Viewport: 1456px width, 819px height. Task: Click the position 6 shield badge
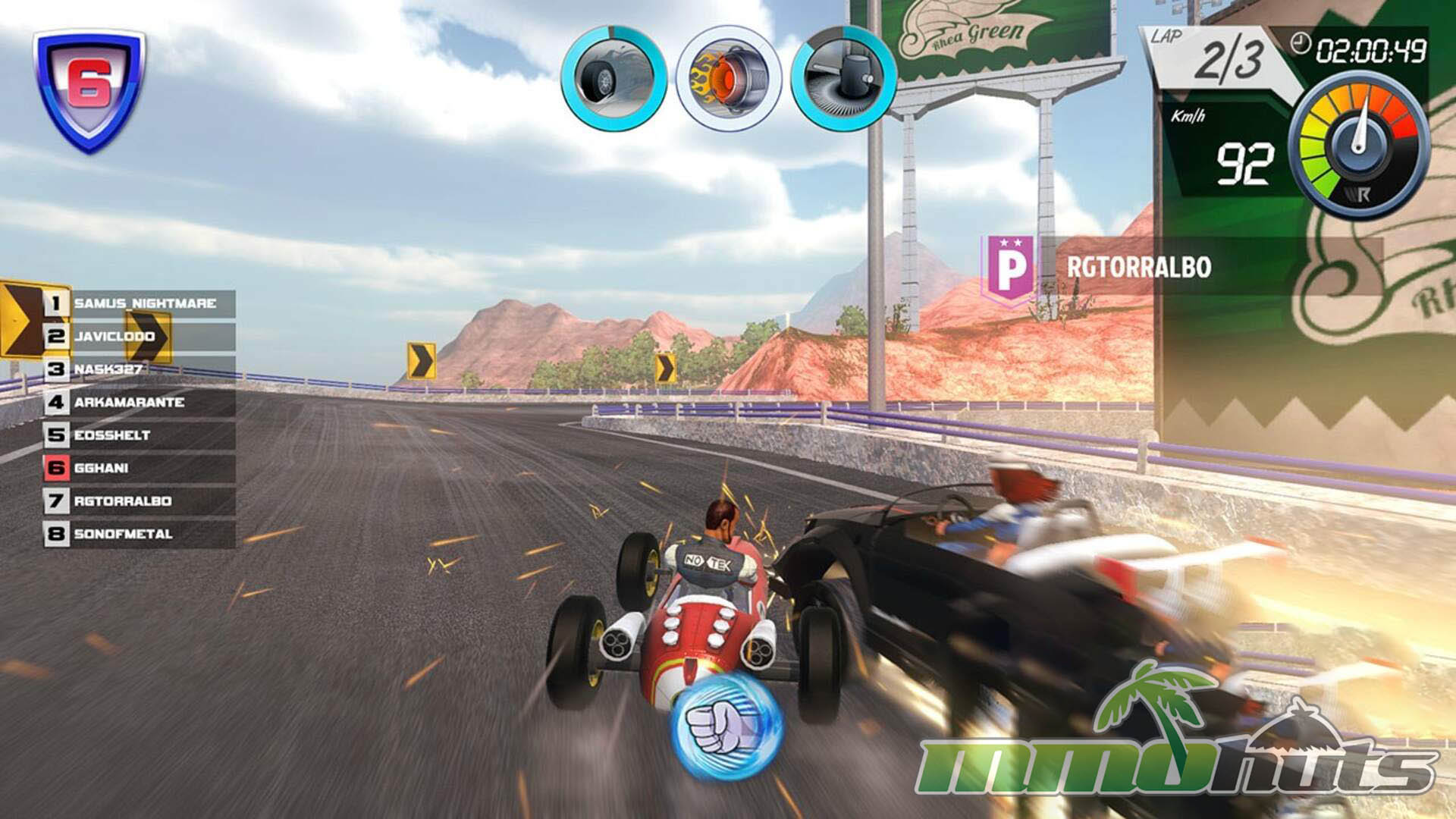89,89
